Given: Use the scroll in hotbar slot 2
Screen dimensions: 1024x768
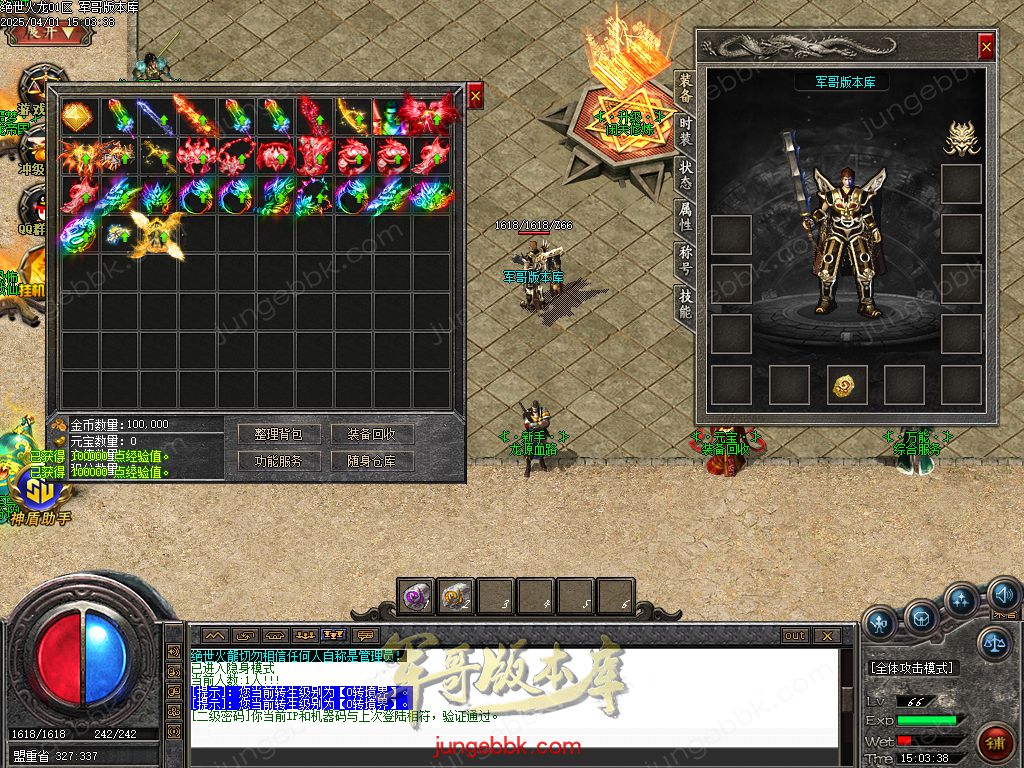Looking at the screenshot, I should click(455, 597).
